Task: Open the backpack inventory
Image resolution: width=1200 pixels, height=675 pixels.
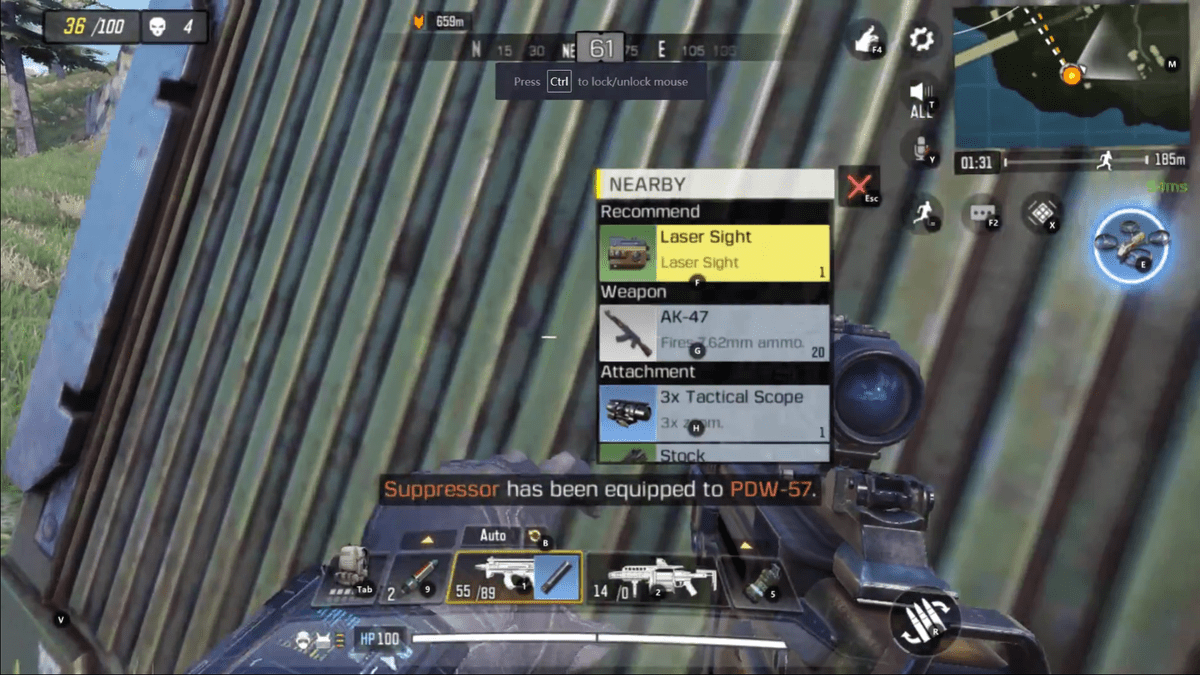Action: [x=349, y=575]
